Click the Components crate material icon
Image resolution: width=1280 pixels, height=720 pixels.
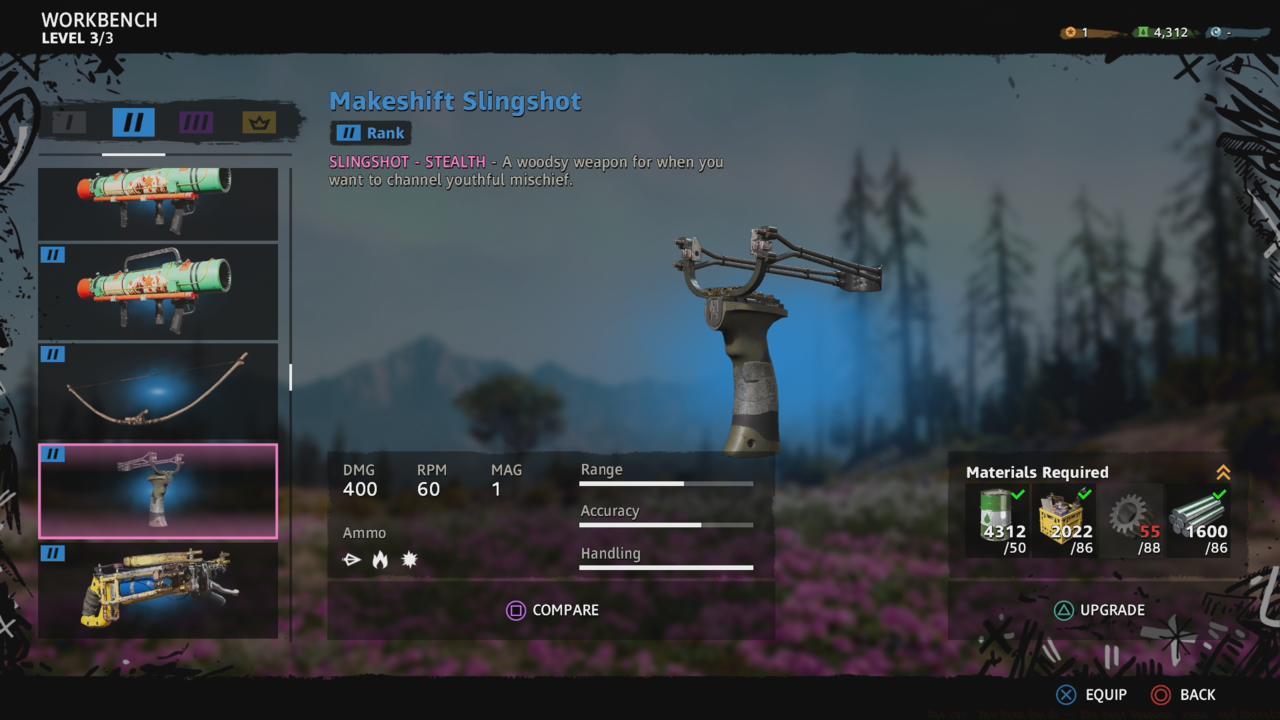(1064, 515)
